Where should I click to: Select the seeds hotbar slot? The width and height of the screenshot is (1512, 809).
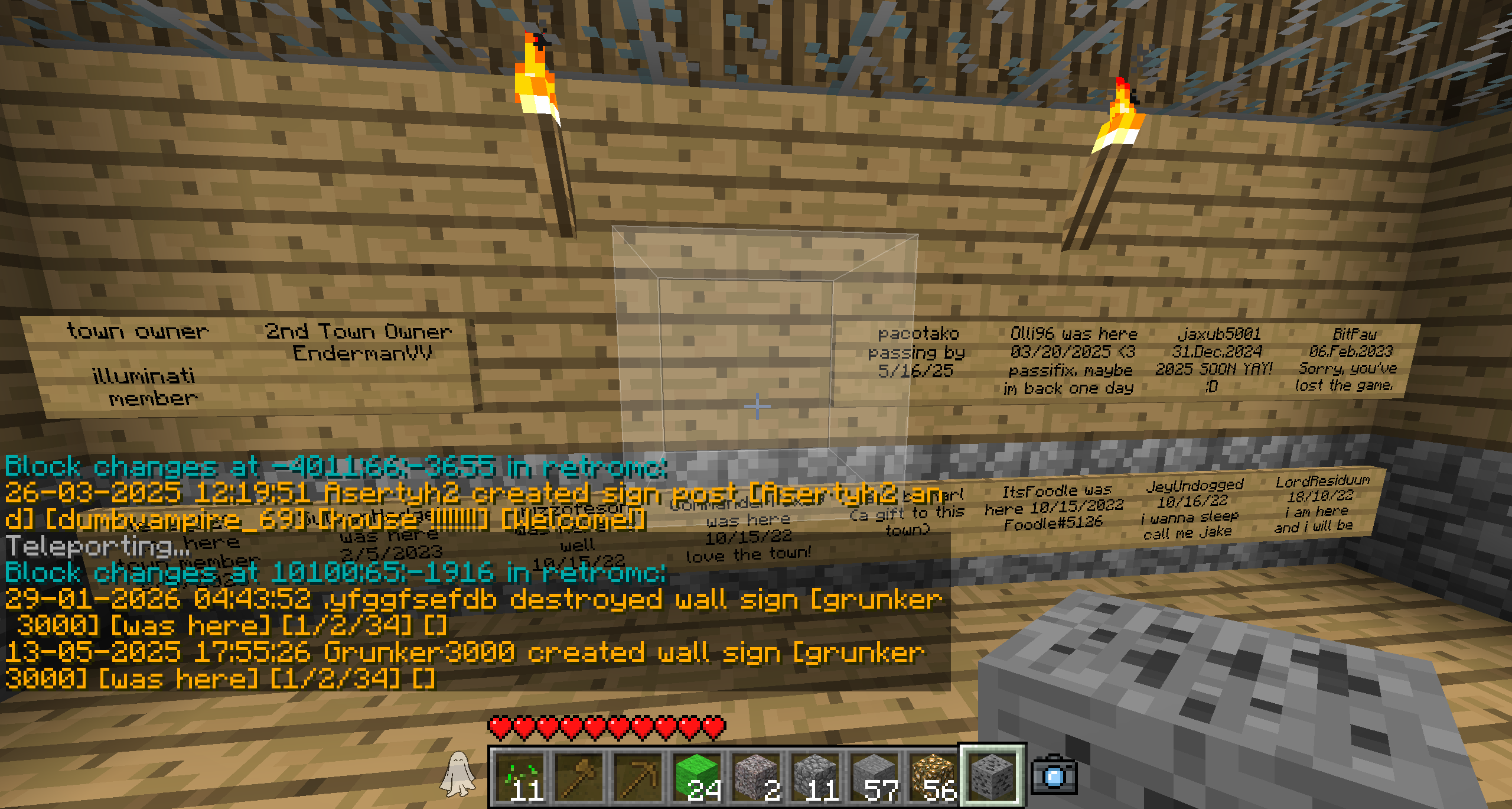click(520, 776)
